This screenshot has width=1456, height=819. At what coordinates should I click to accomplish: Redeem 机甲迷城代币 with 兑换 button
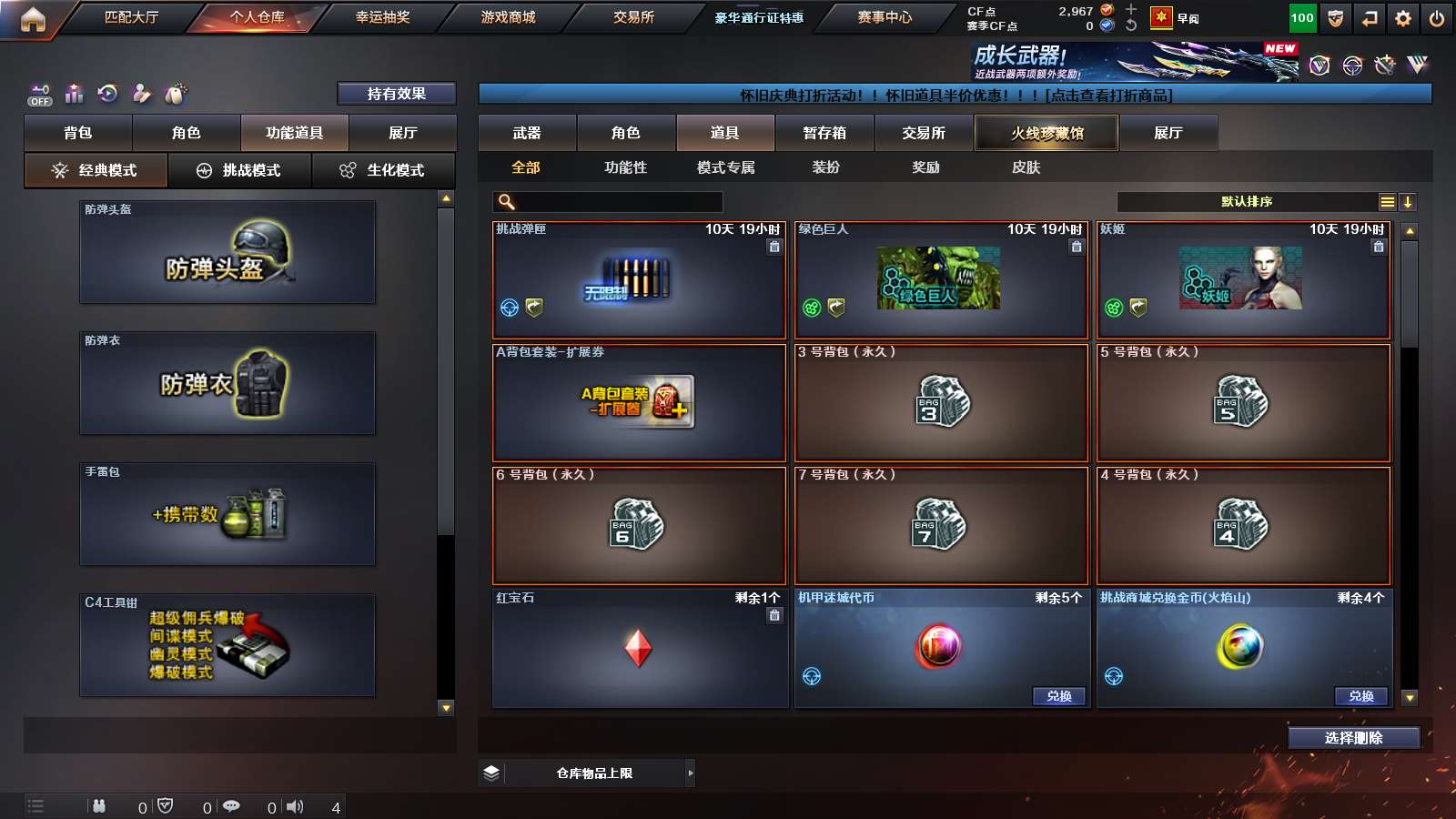(1059, 696)
